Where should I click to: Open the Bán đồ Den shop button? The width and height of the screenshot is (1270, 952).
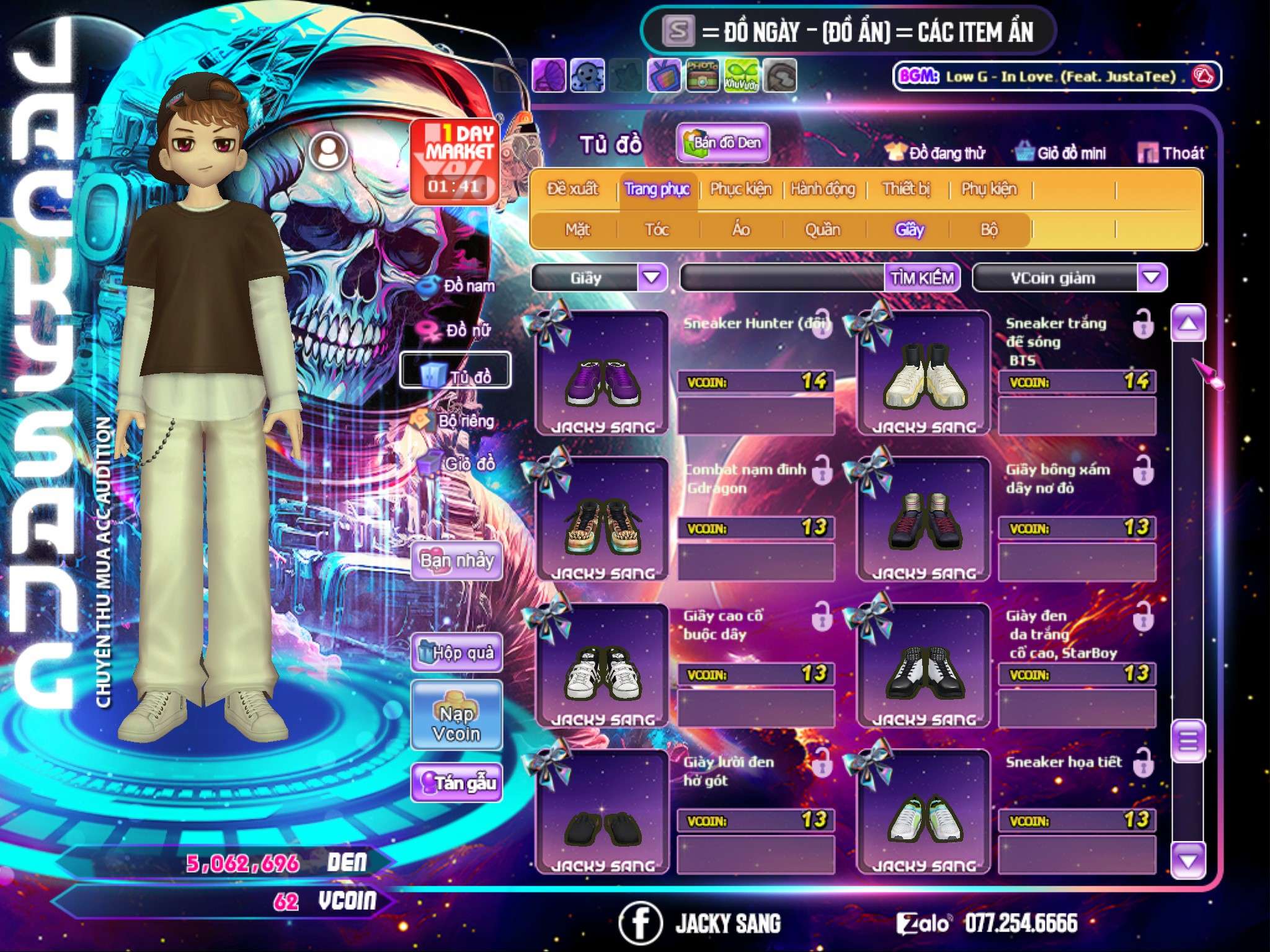coord(722,143)
